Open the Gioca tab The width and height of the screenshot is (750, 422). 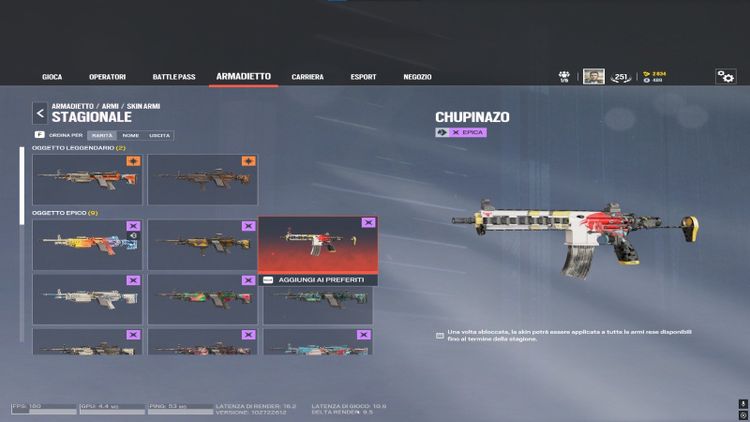52,77
